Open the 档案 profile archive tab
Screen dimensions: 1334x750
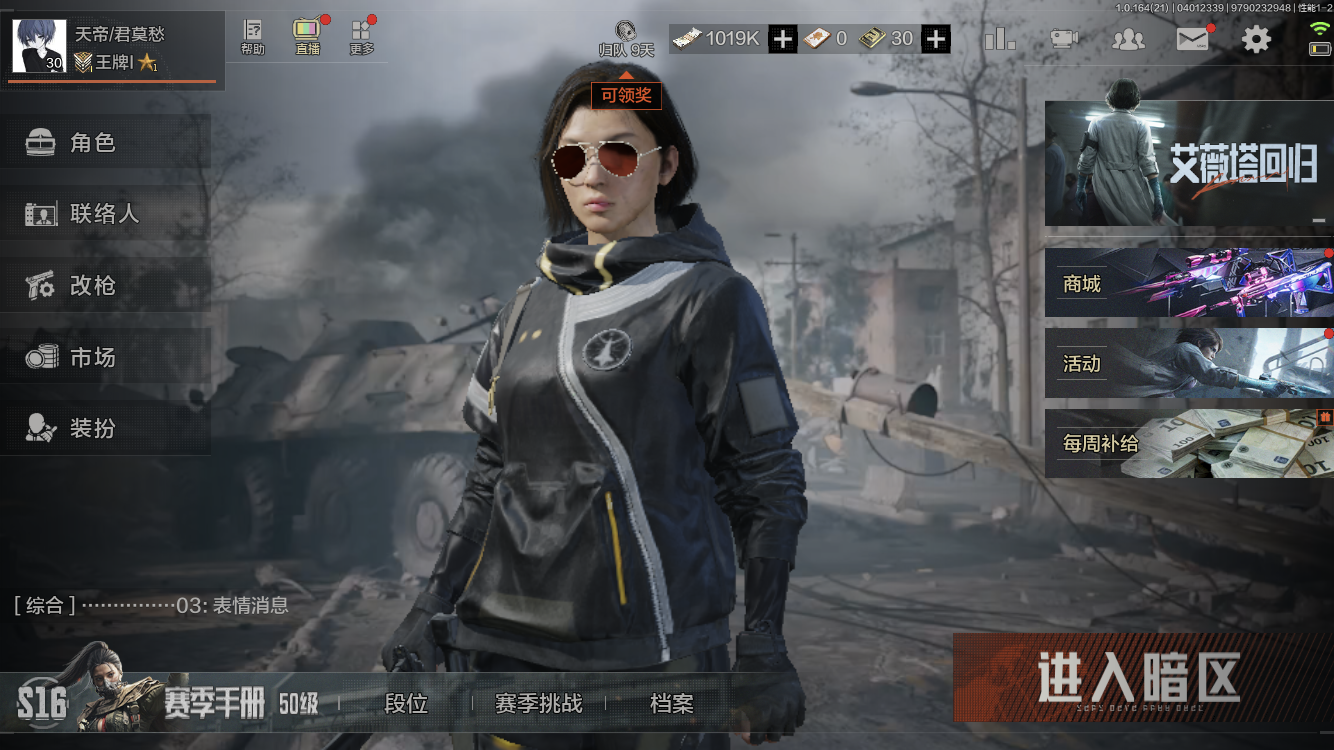(x=671, y=704)
